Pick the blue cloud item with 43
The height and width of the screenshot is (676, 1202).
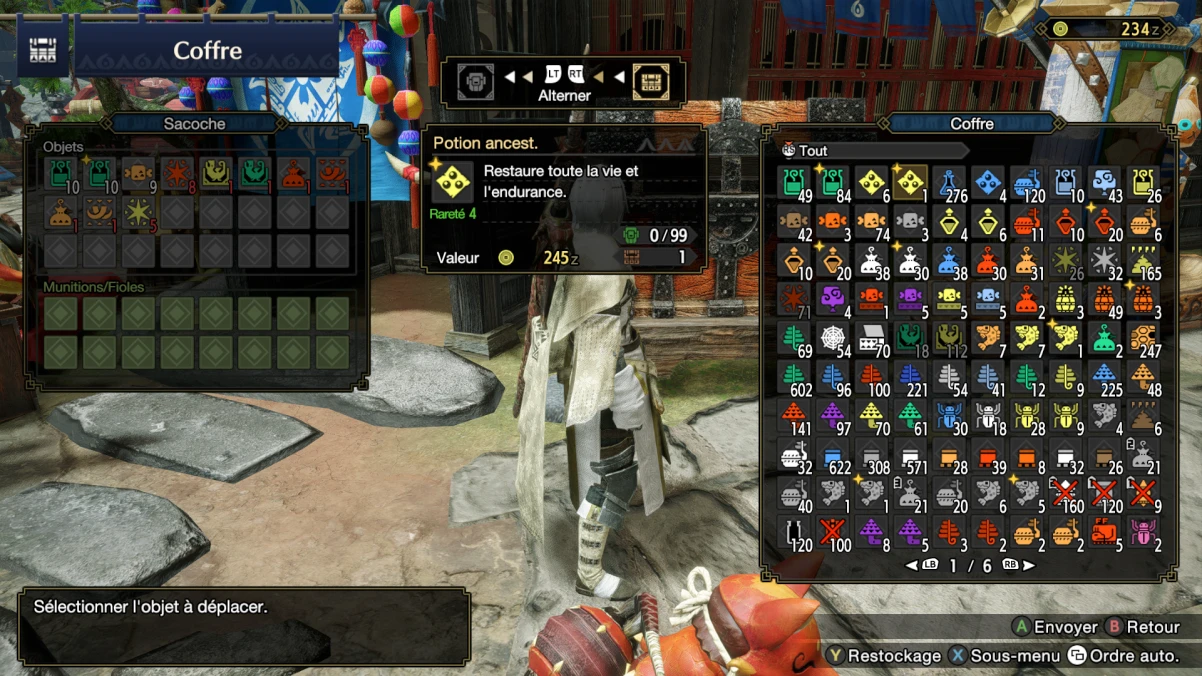point(1104,183)
